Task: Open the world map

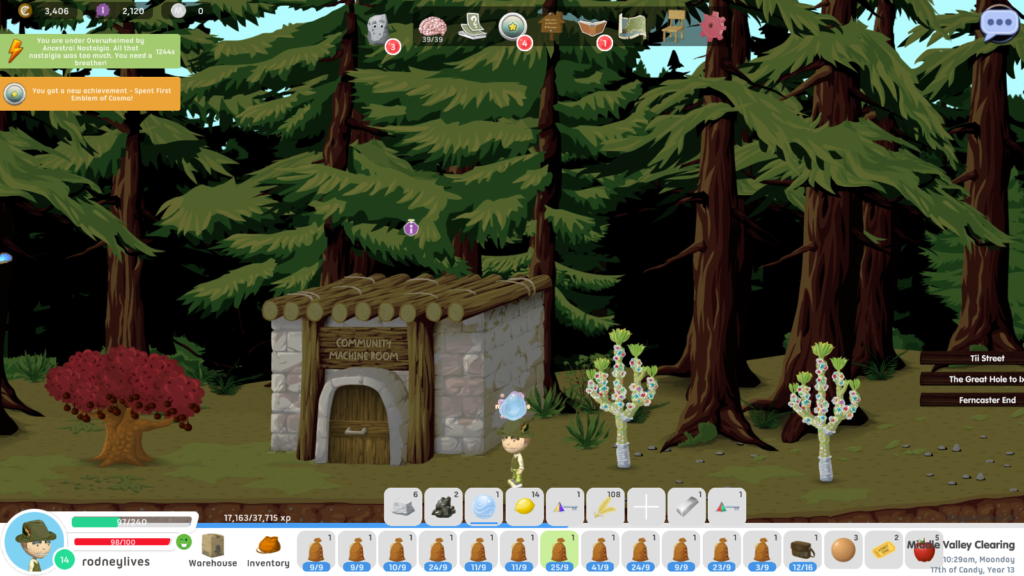Action: [632, 27]
